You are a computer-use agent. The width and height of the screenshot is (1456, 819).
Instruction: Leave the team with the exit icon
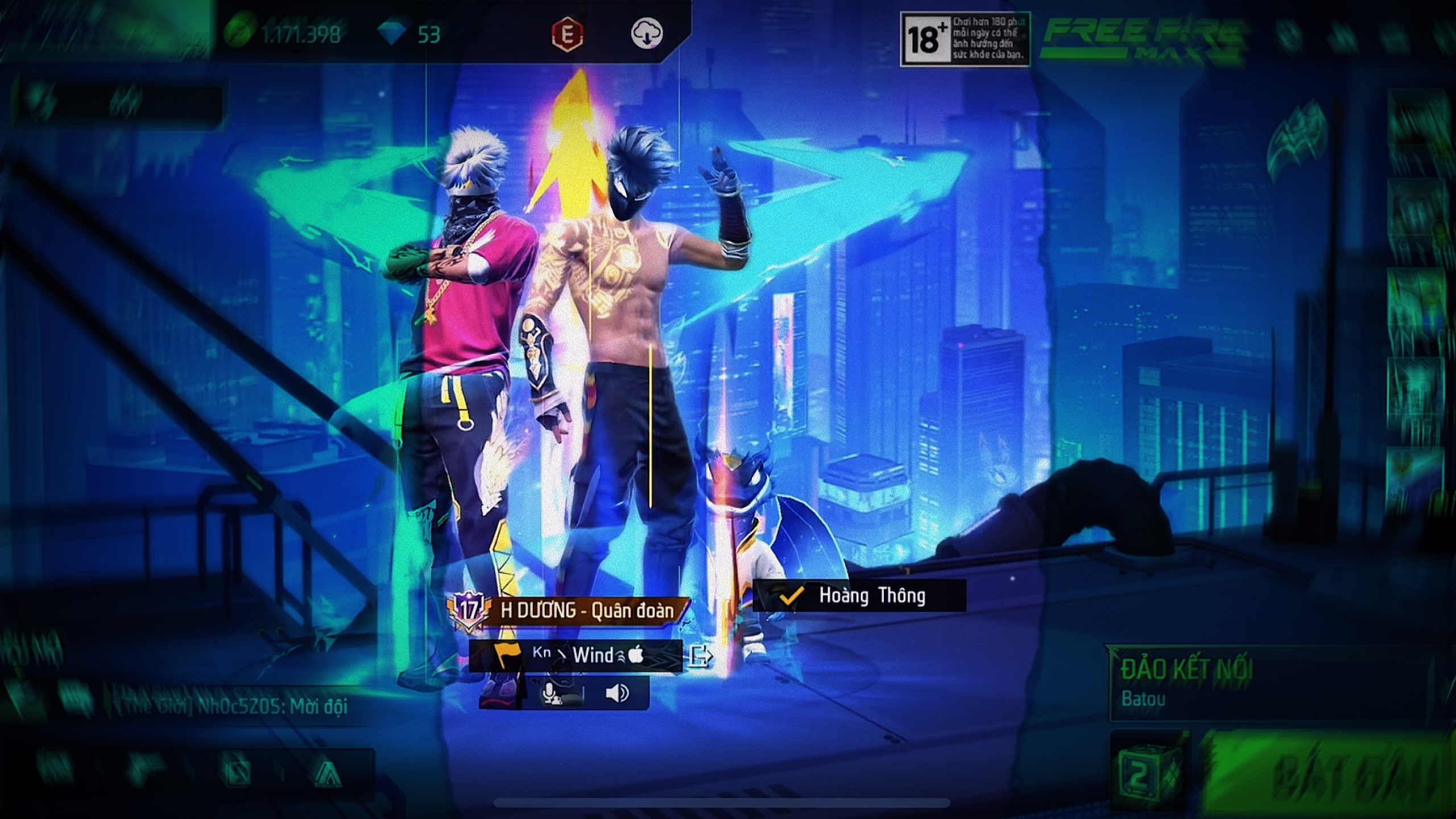click(700, 656)
